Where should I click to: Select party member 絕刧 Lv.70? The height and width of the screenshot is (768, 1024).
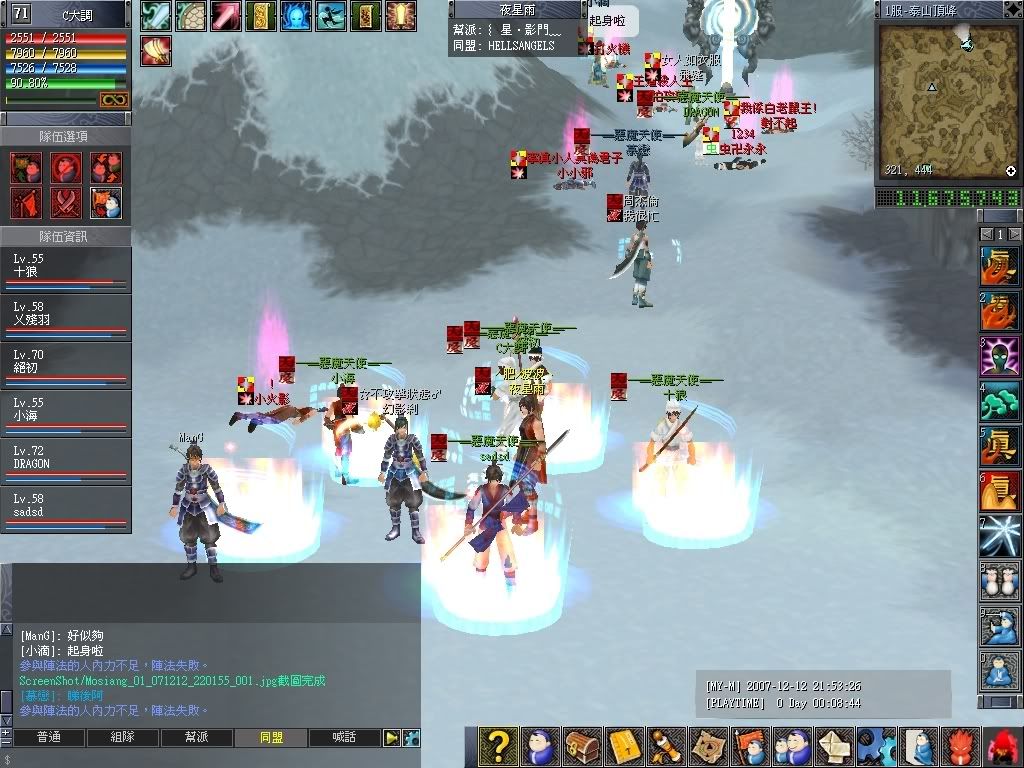65,366
